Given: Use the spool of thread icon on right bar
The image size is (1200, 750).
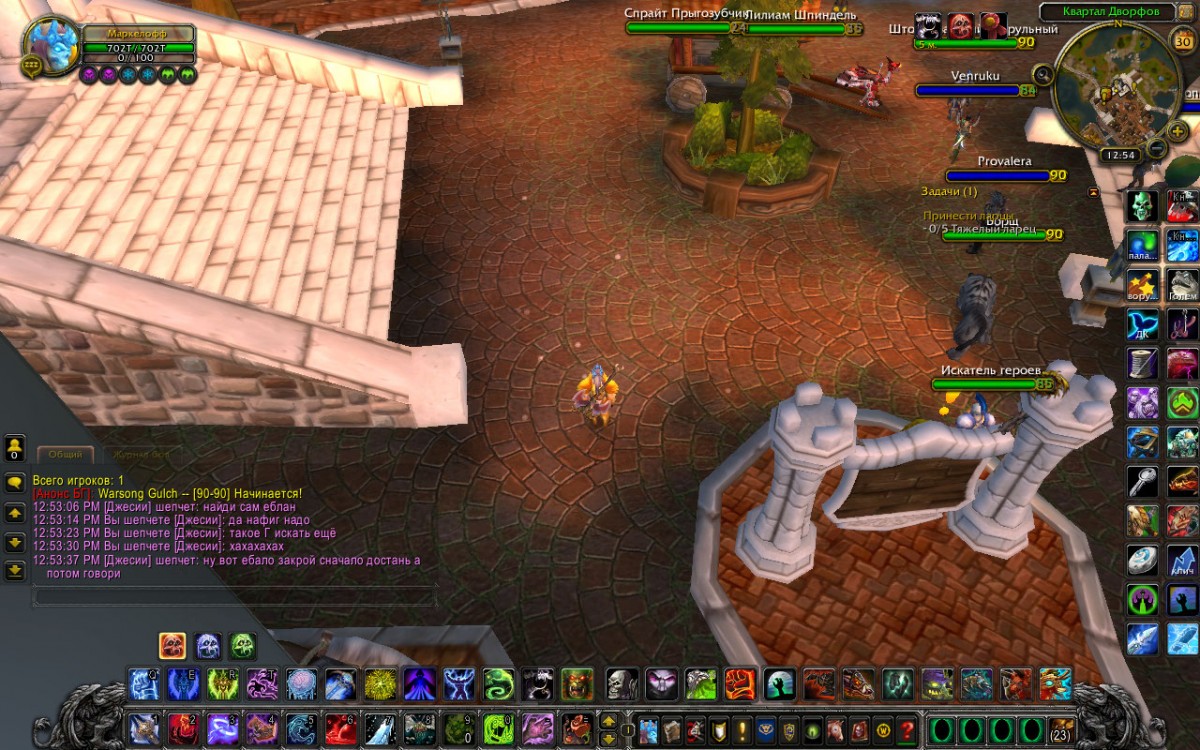Looking at the screenshot, I should coord(1142,363).
